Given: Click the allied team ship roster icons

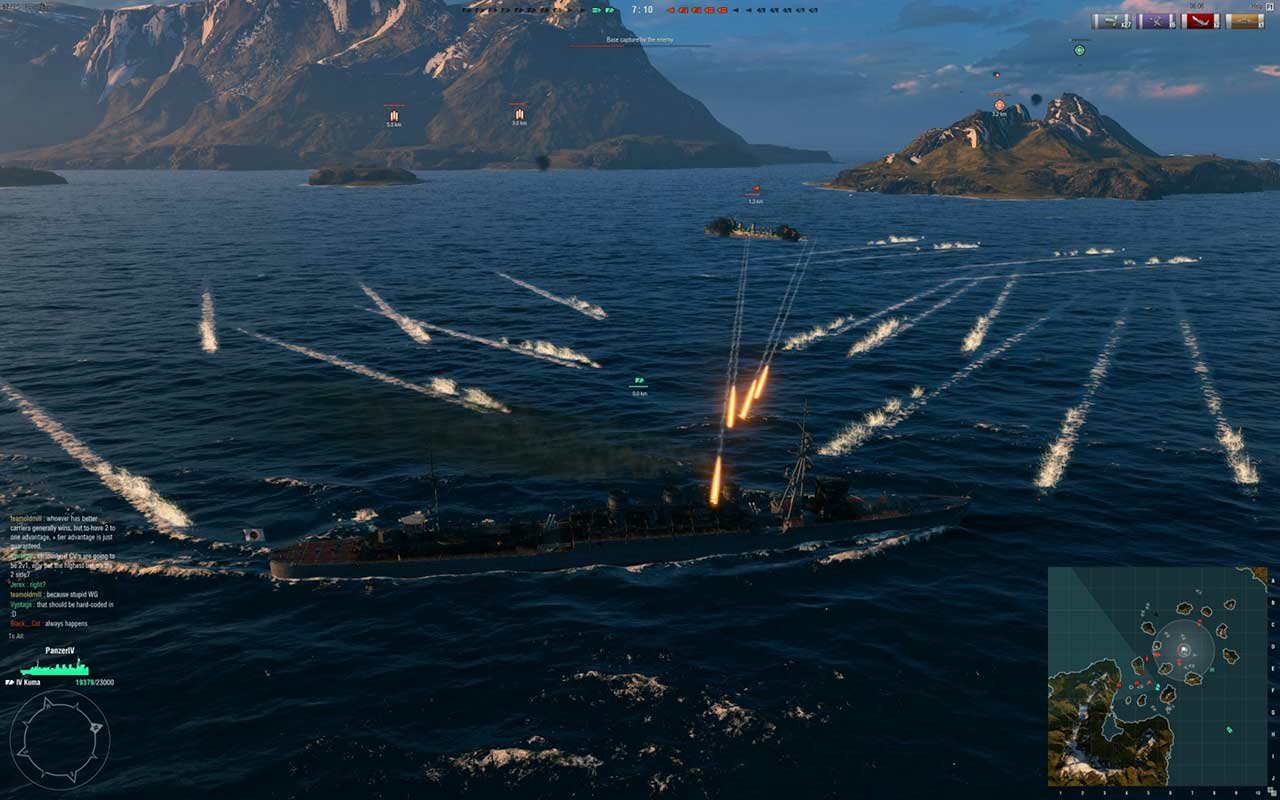Looking at the screenshot, I should (540, 10).
